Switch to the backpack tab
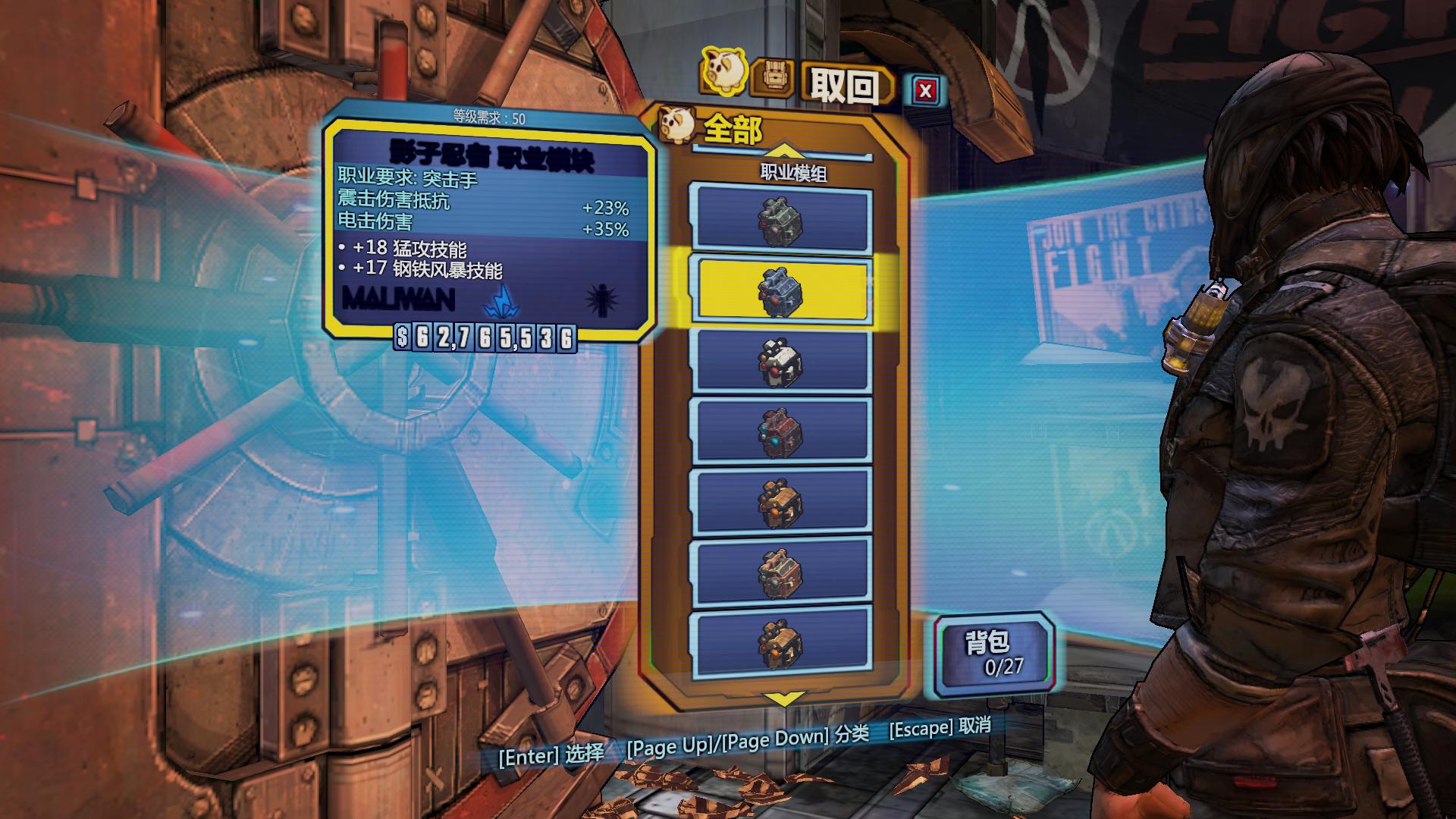 tap(773, 78)
